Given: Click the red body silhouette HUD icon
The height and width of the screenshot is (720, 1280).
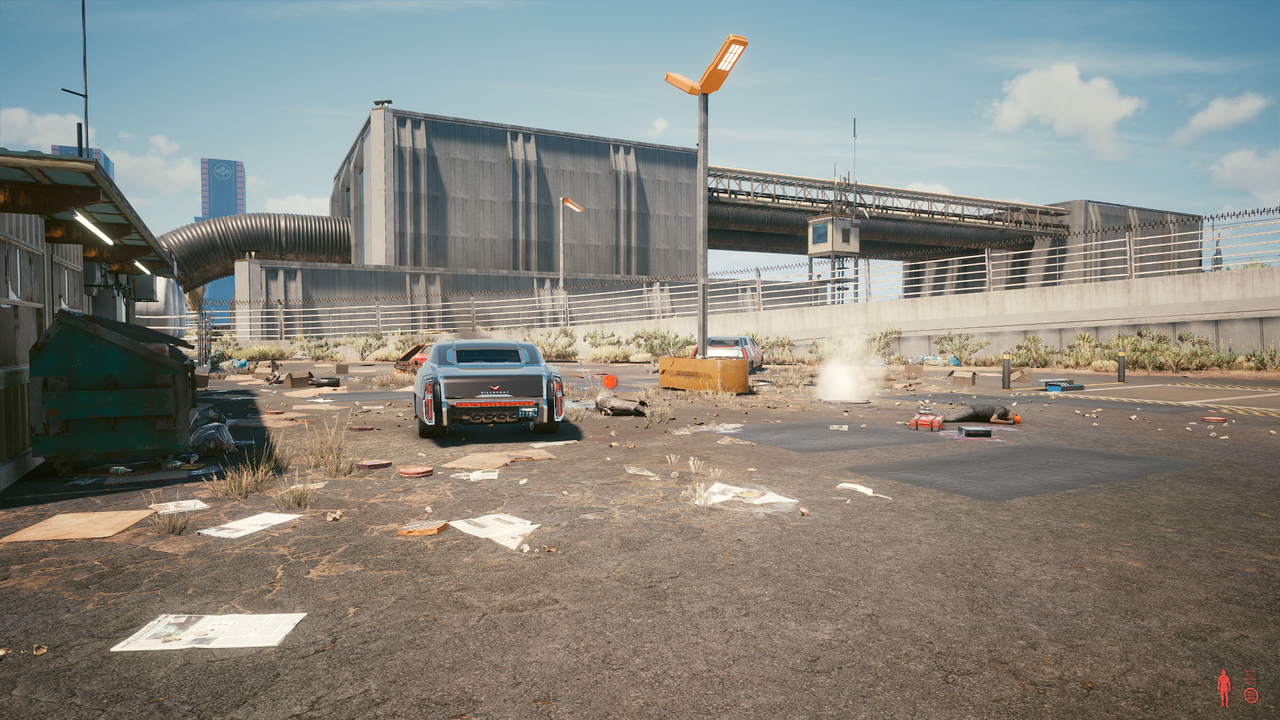Looking at the screenshot, I should 1223,688.
